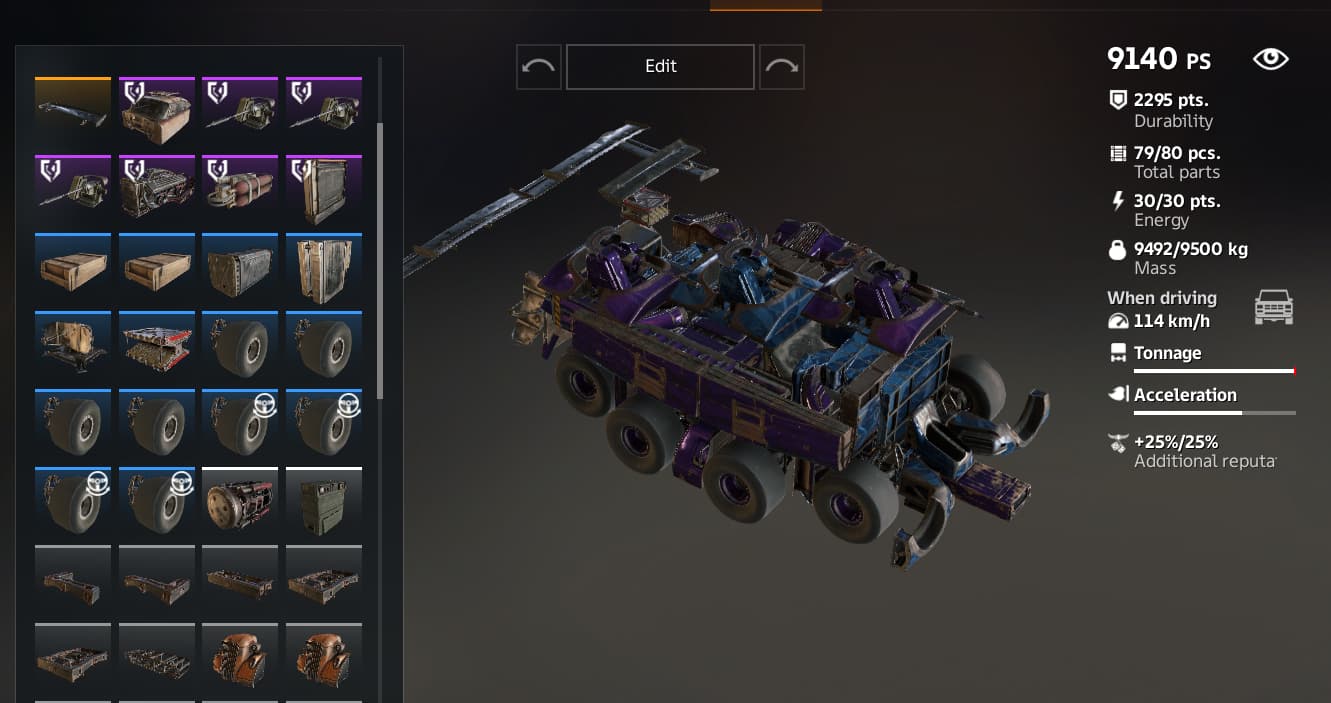The width and height of the screenshot is (1331, 703).
Task: Select the blue-bordered upright radiator panel
Action: click(324, 267)
